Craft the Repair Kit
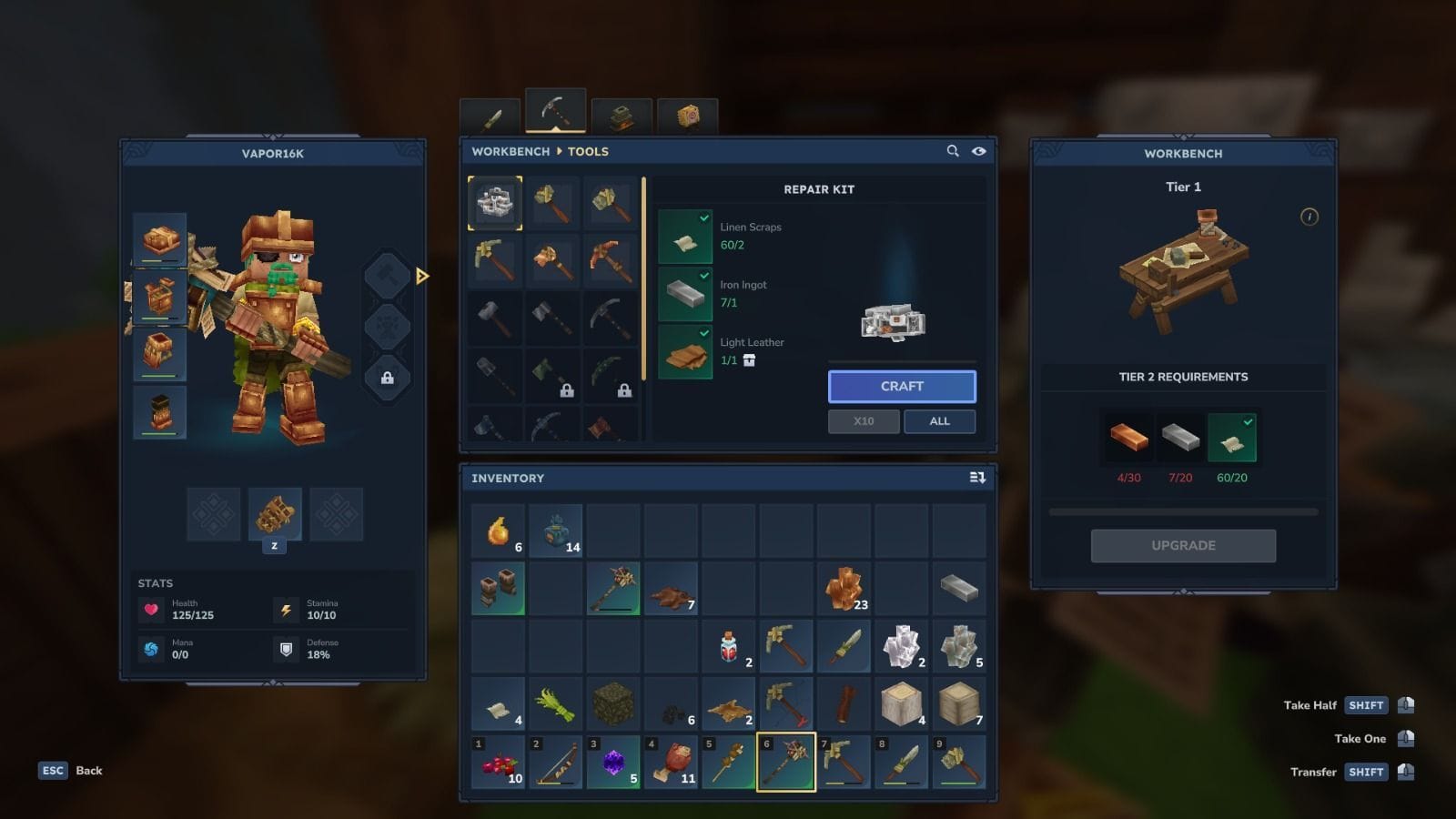 901,387
